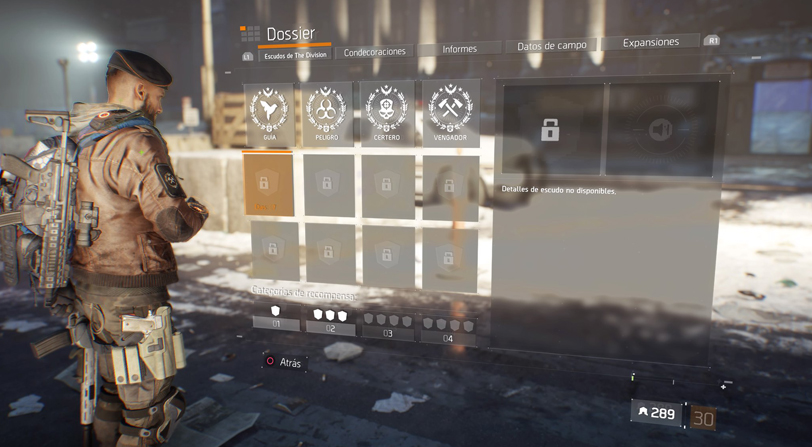Open the Informes tab
Viewport: 812px width, 447px height.
click(459, 48)
